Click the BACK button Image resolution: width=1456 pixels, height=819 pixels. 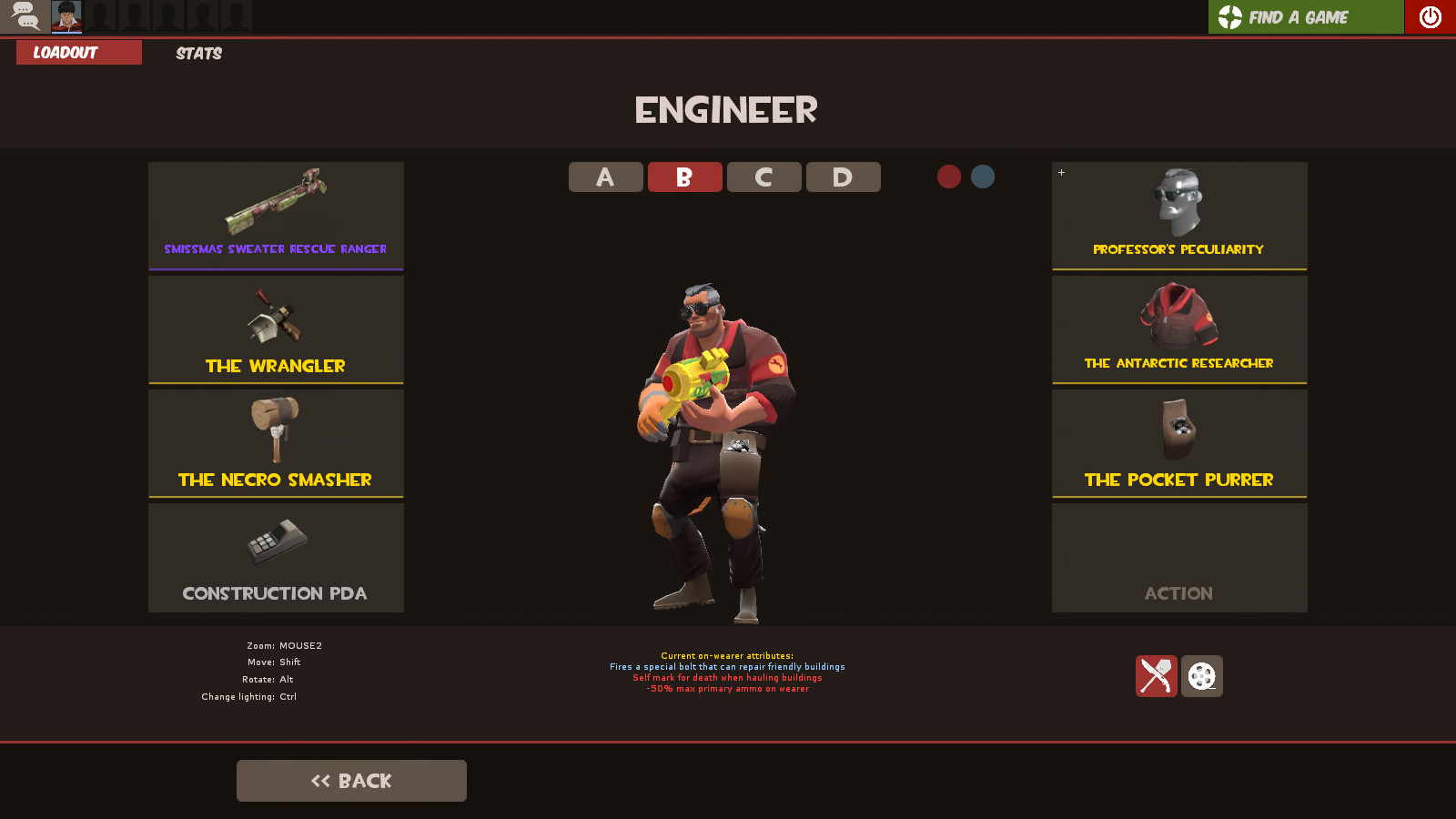[x=351, y=780]
